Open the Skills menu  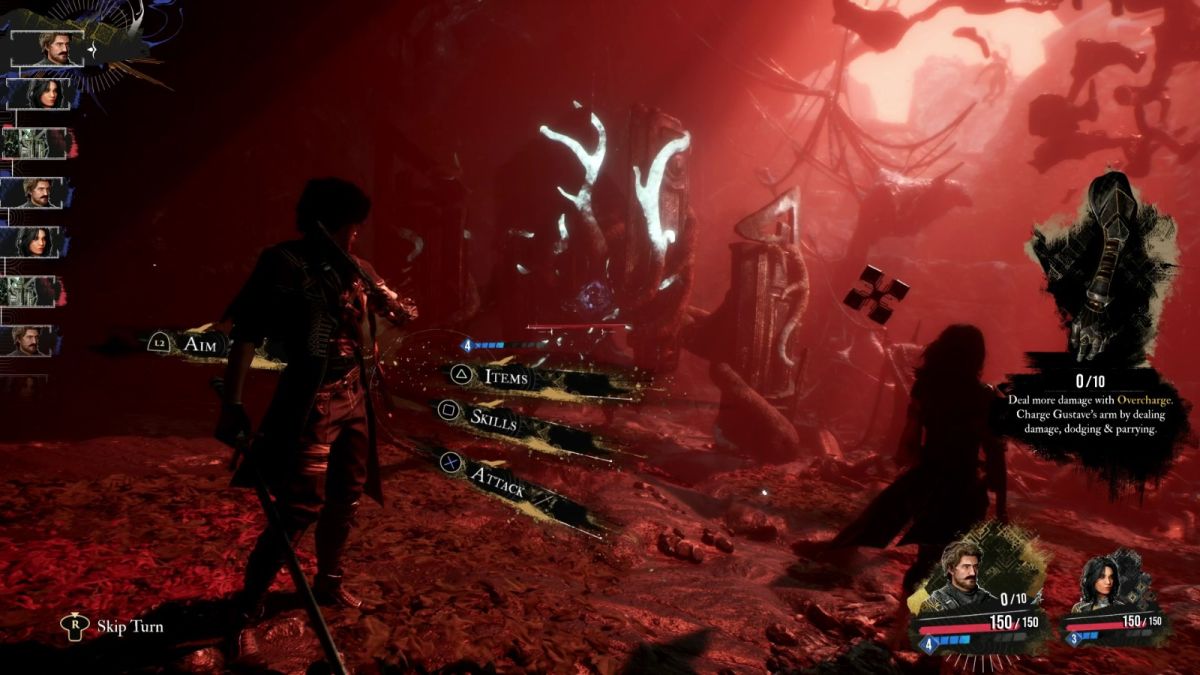(494, 419)
